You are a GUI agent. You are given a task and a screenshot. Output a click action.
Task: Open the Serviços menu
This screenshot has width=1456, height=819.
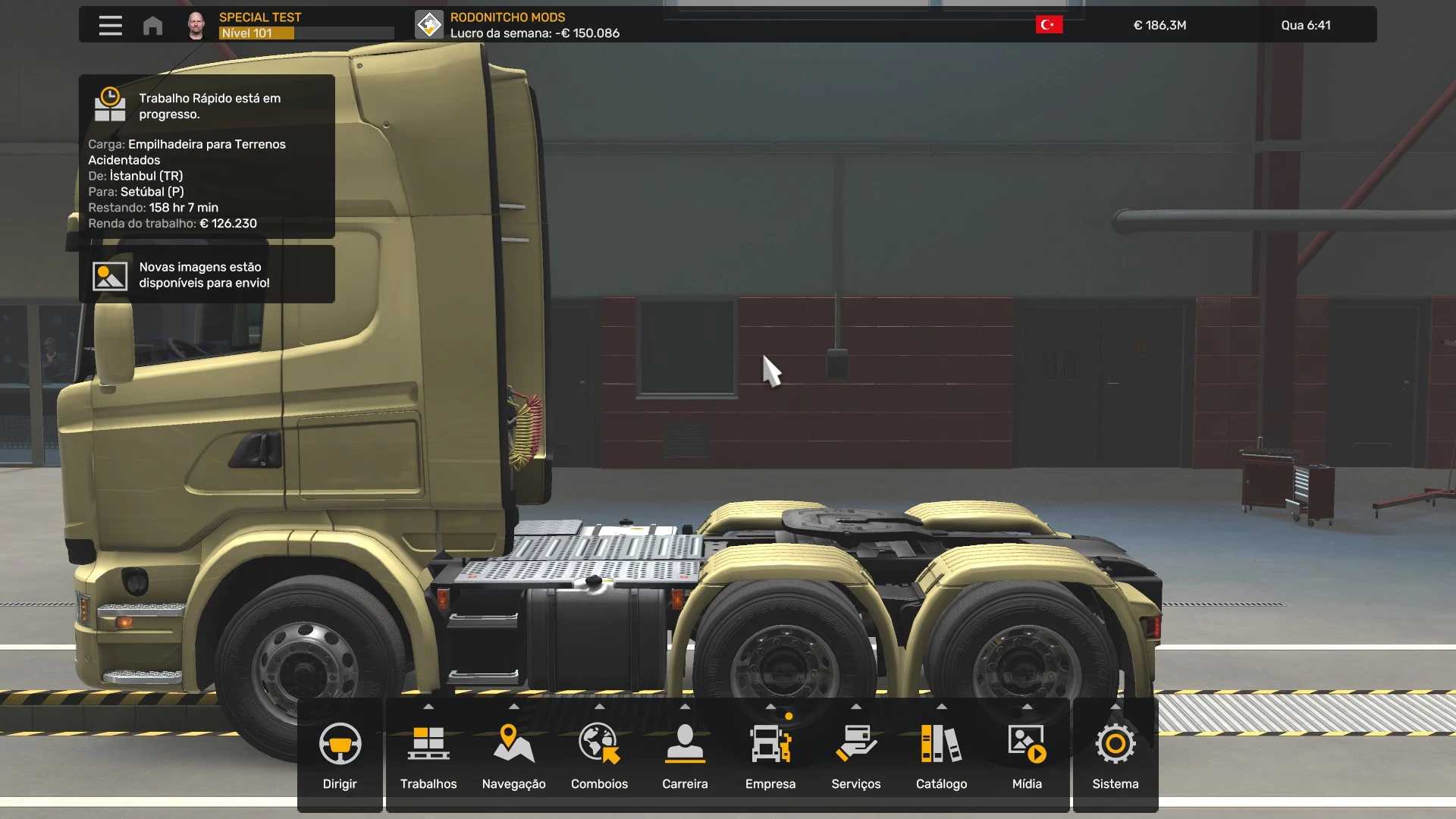(855, 755)
